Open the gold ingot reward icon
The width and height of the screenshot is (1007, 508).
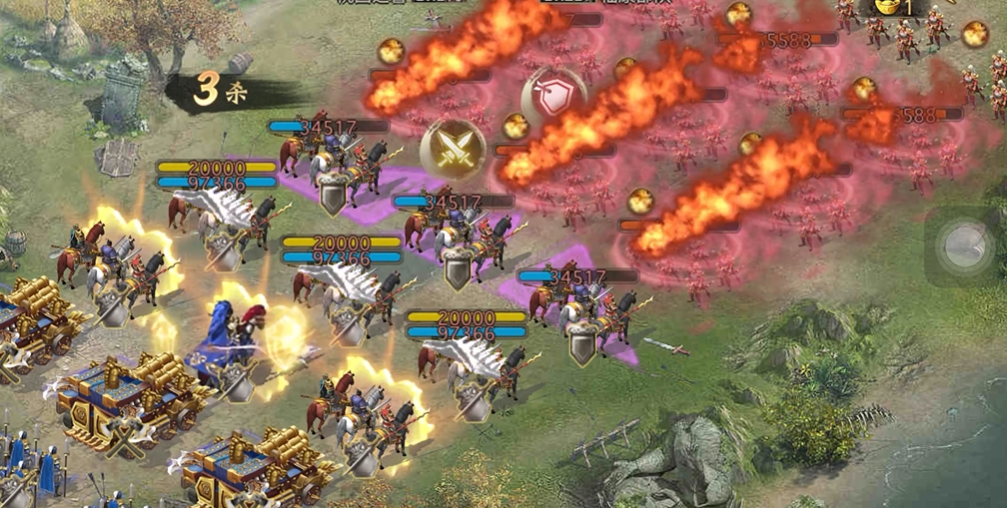889,7
